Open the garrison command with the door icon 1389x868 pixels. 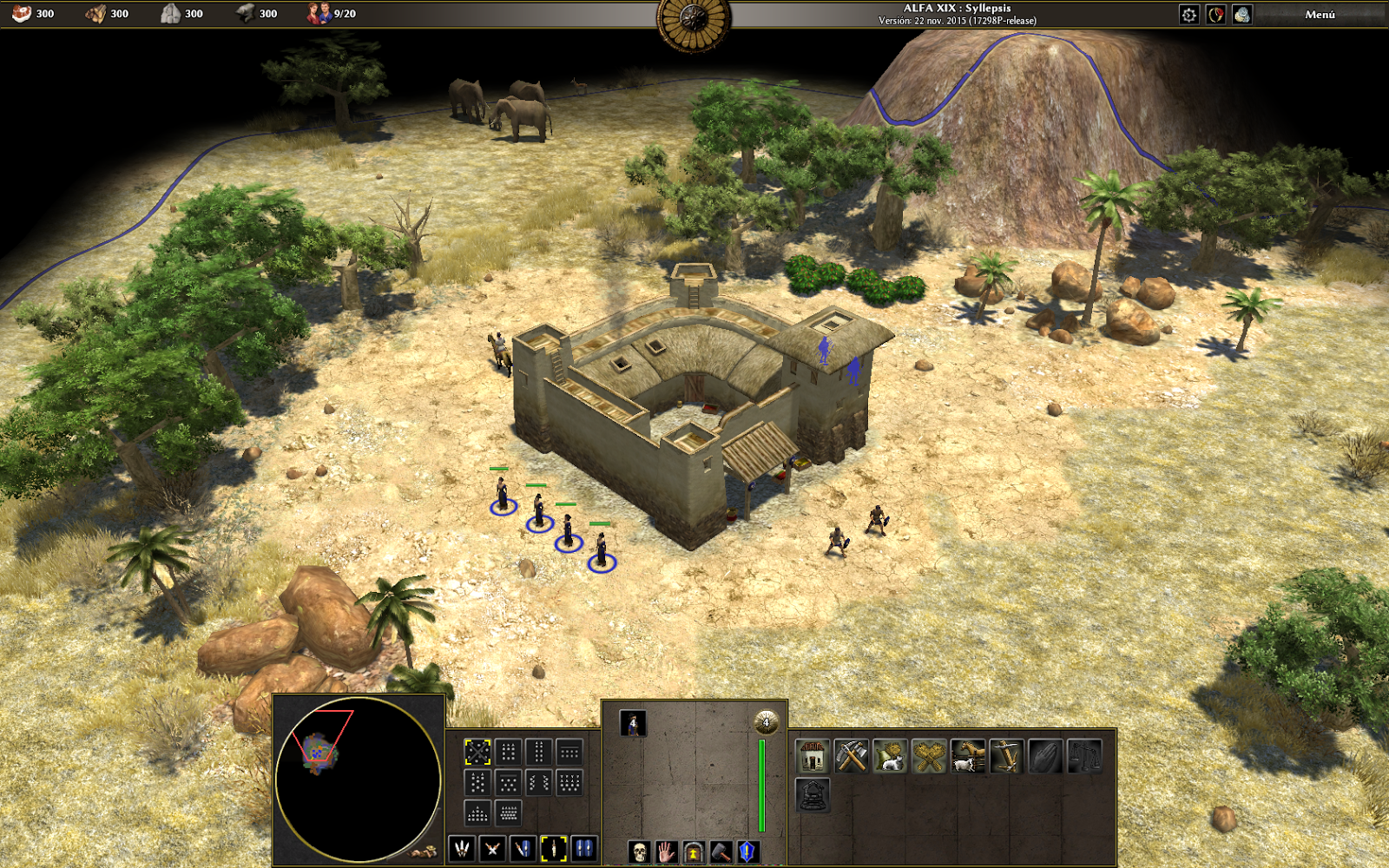click(694, 853)
